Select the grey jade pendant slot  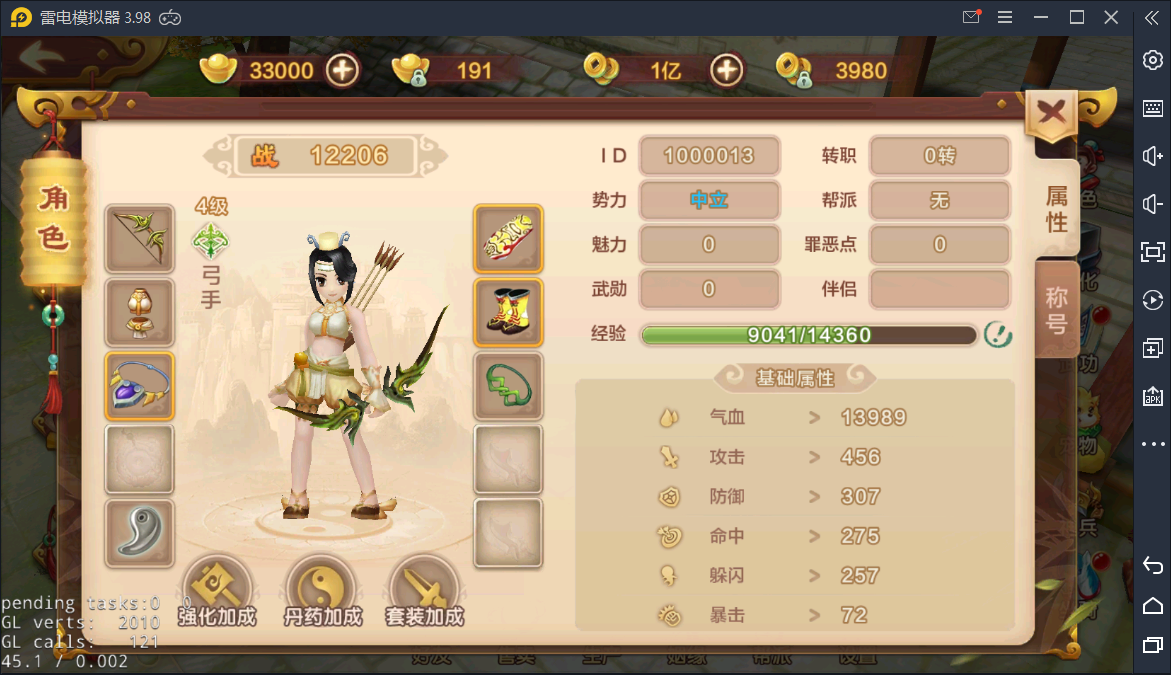coord(140,532)
